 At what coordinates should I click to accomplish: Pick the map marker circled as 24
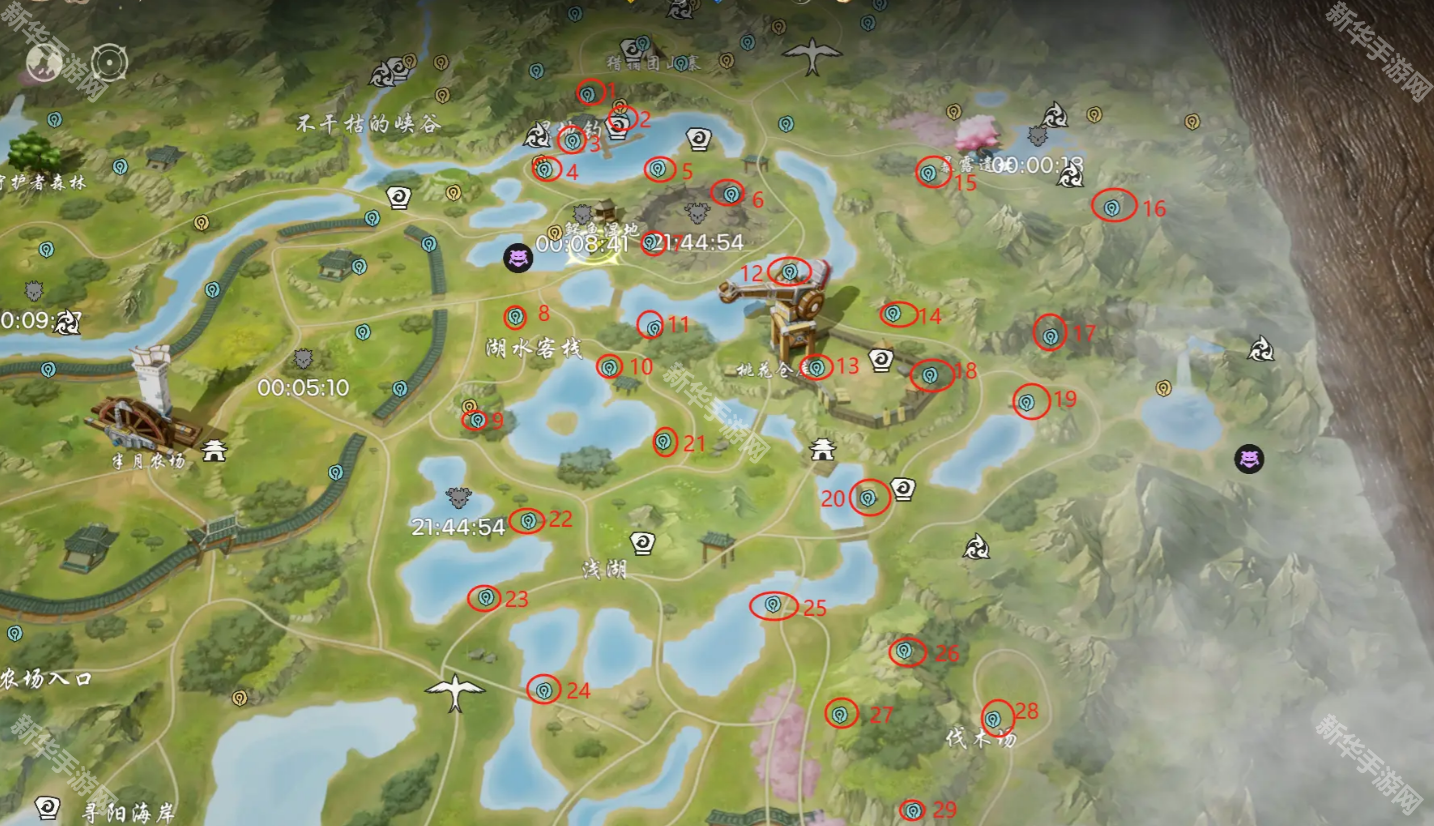544,689
